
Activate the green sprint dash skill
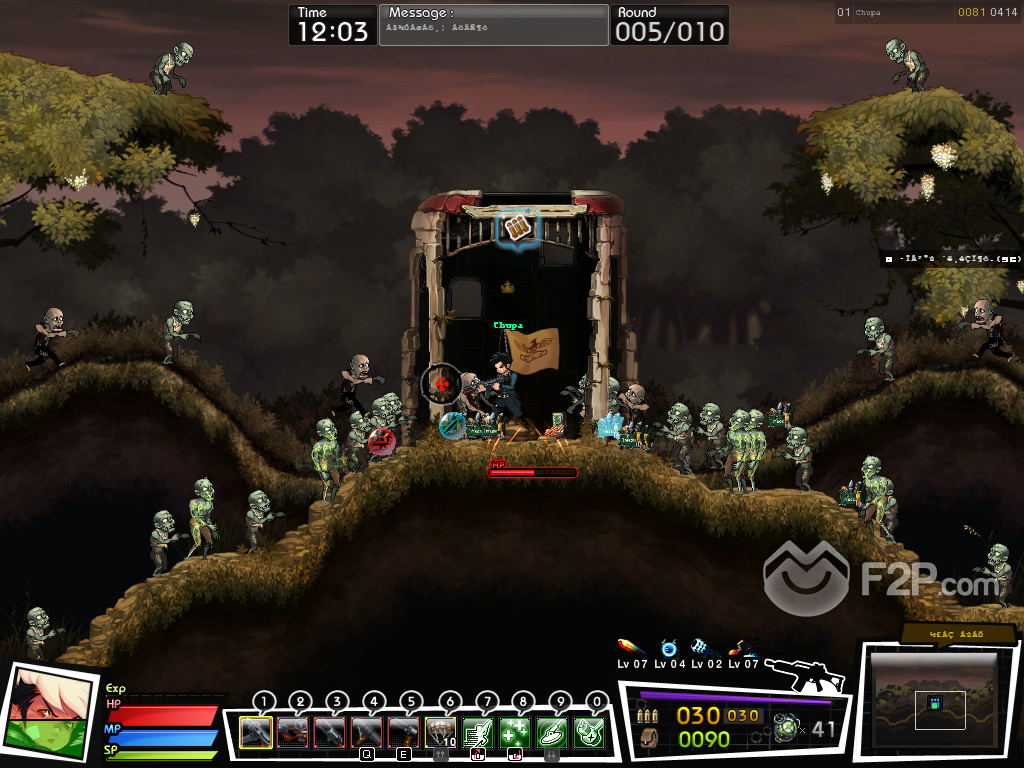coord(477,732)
